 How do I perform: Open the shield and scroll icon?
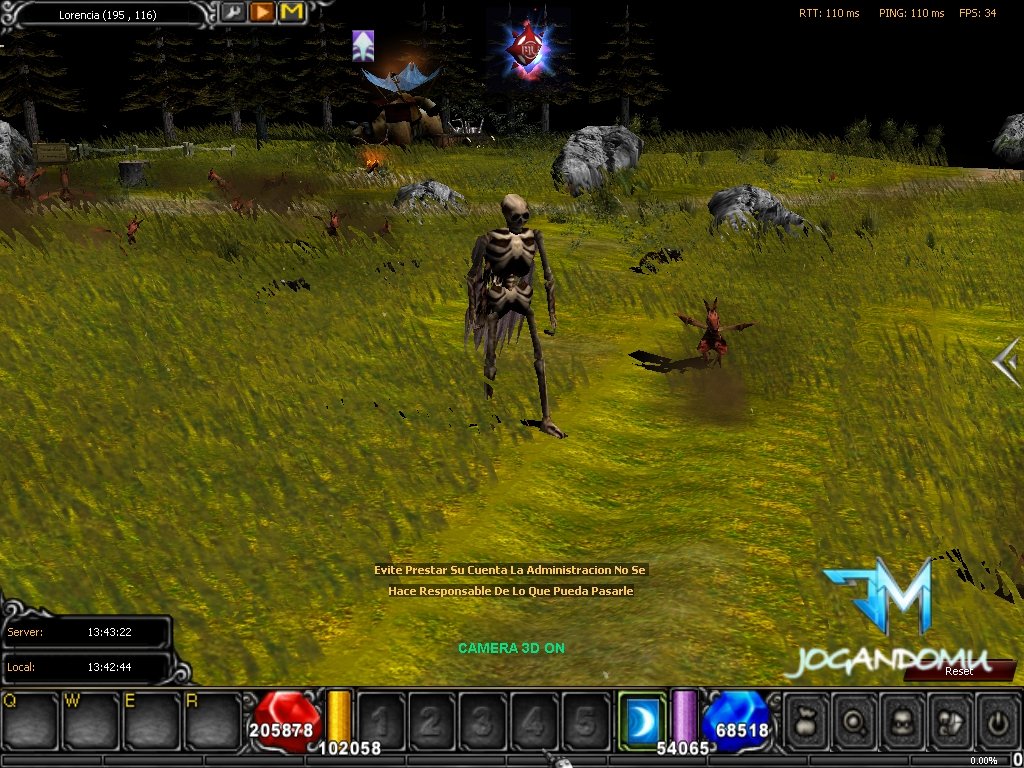(x=951, y=720)
